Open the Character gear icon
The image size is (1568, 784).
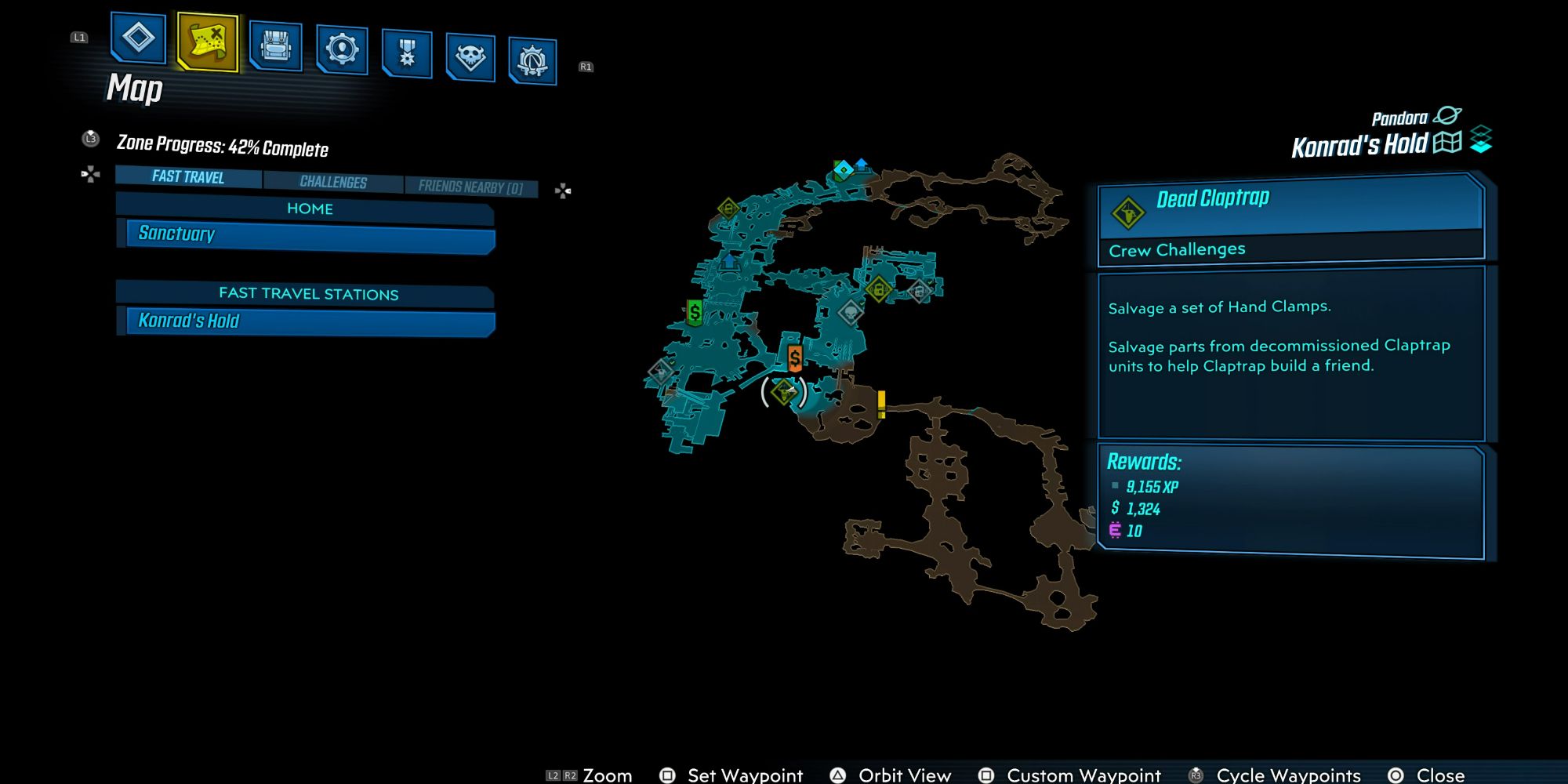[x=343, y=50]
